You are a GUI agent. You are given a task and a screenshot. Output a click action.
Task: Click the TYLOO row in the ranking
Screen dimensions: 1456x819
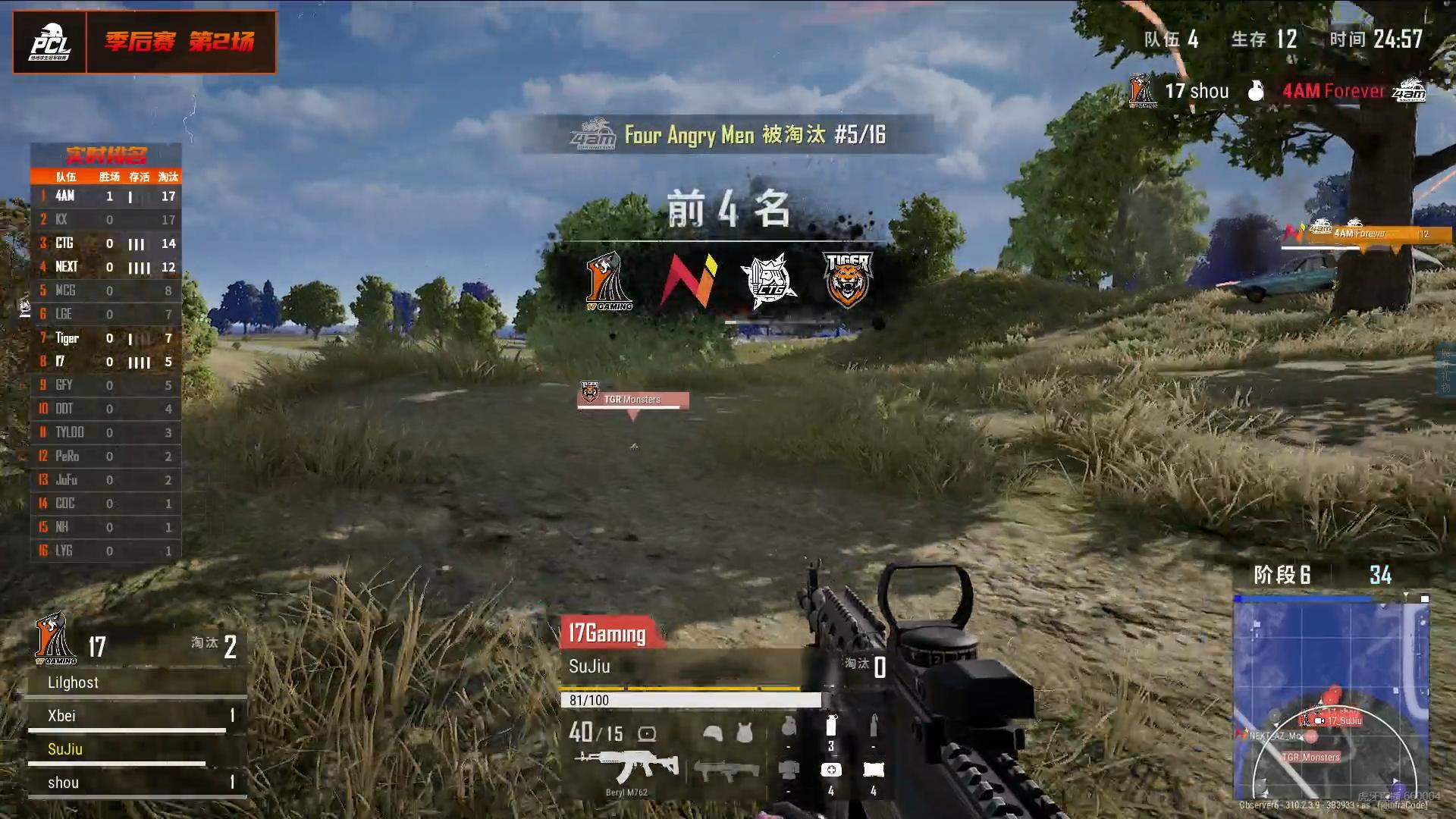pos(106,432)
